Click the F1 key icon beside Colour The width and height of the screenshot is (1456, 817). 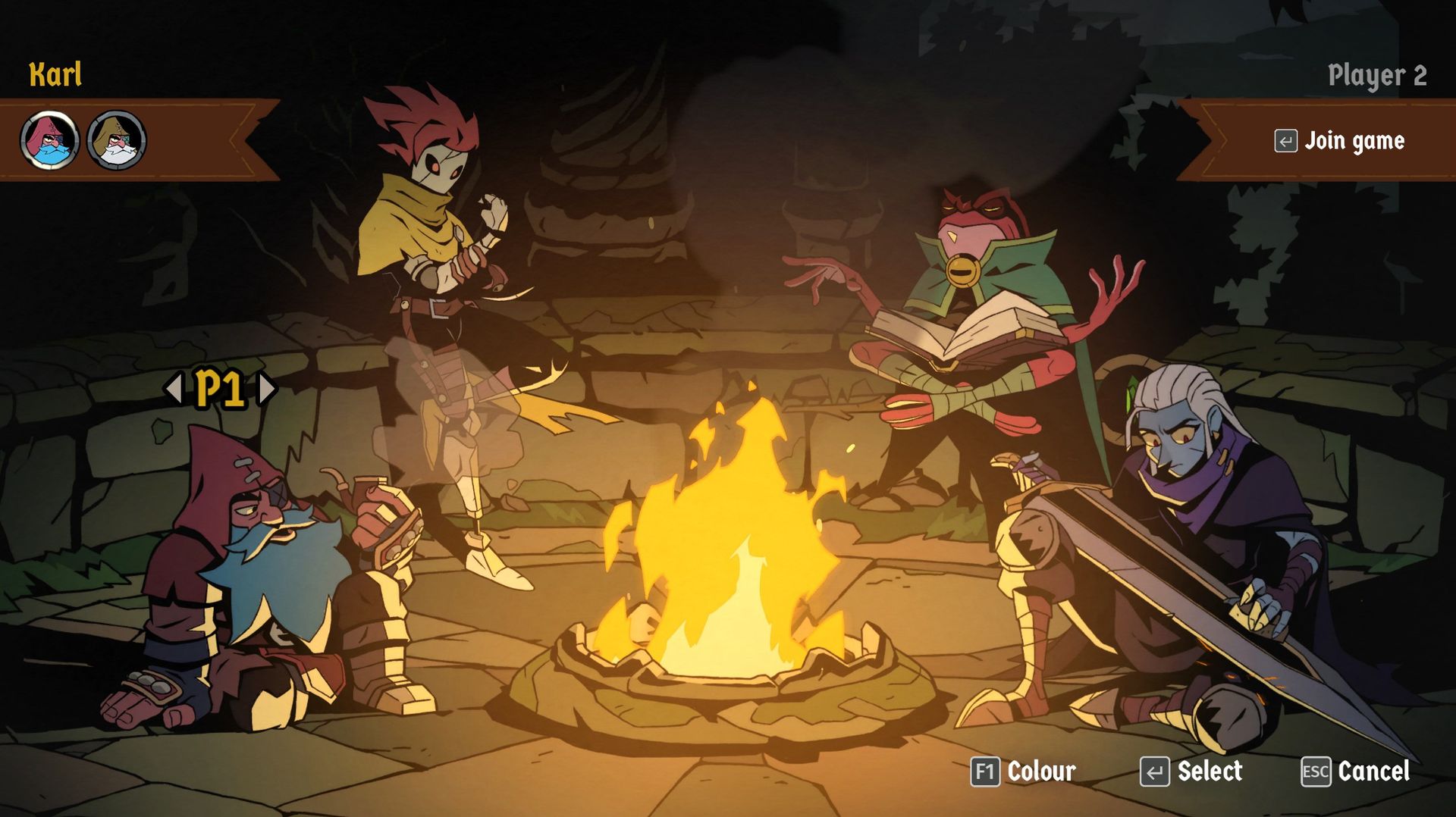click(x=987, y=772)
